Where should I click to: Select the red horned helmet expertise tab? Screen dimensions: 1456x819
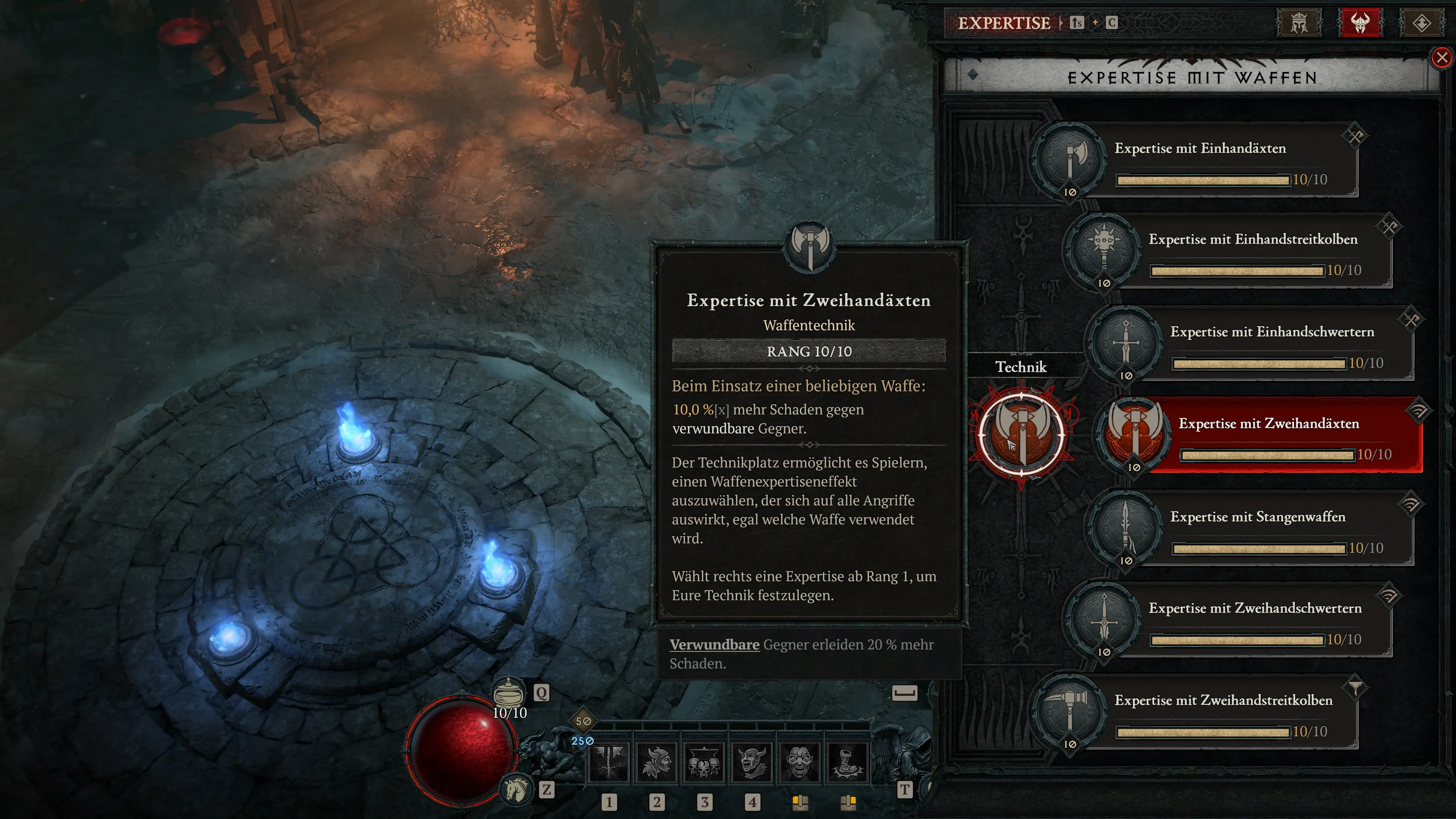[x=1360, y=23]
